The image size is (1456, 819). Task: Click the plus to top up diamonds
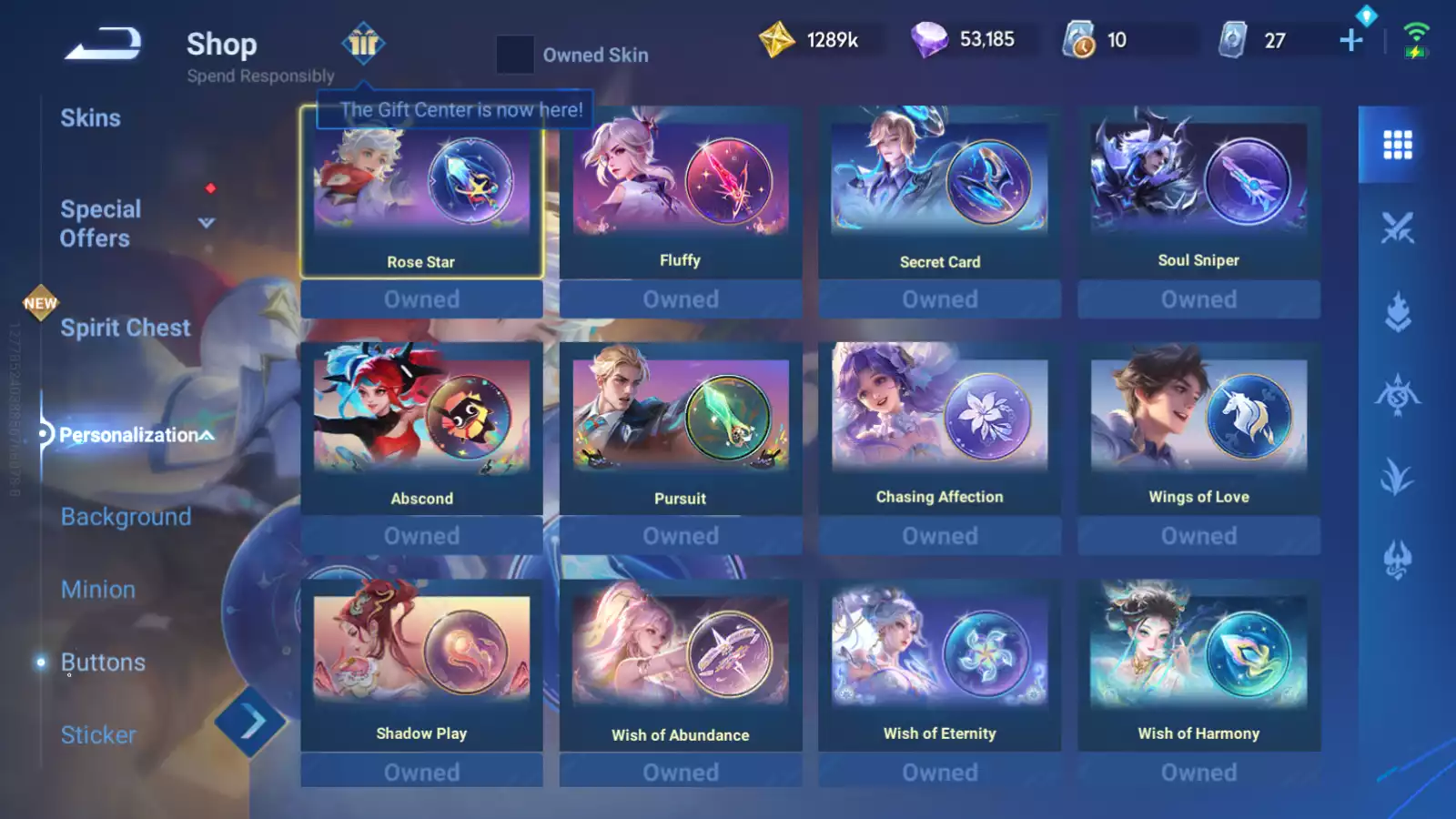[x=1350, y=40]
